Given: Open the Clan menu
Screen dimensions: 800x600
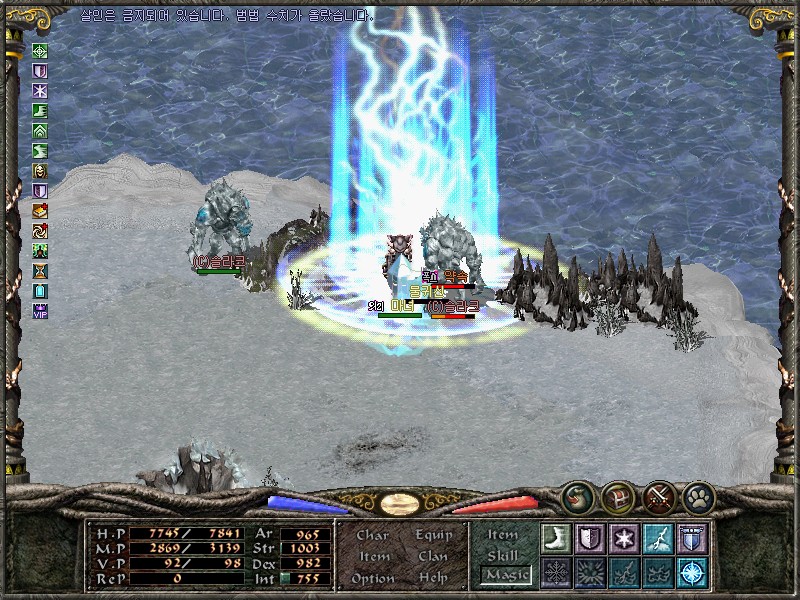Looking at the screenshot, I should 433,556.
